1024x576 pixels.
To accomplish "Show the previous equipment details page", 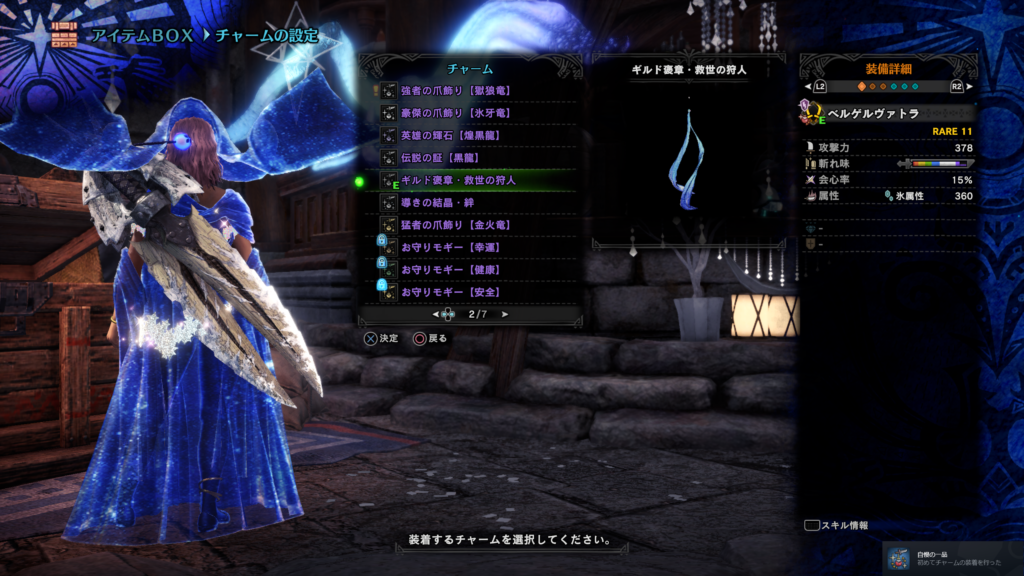I will click(x=819, y=87).
